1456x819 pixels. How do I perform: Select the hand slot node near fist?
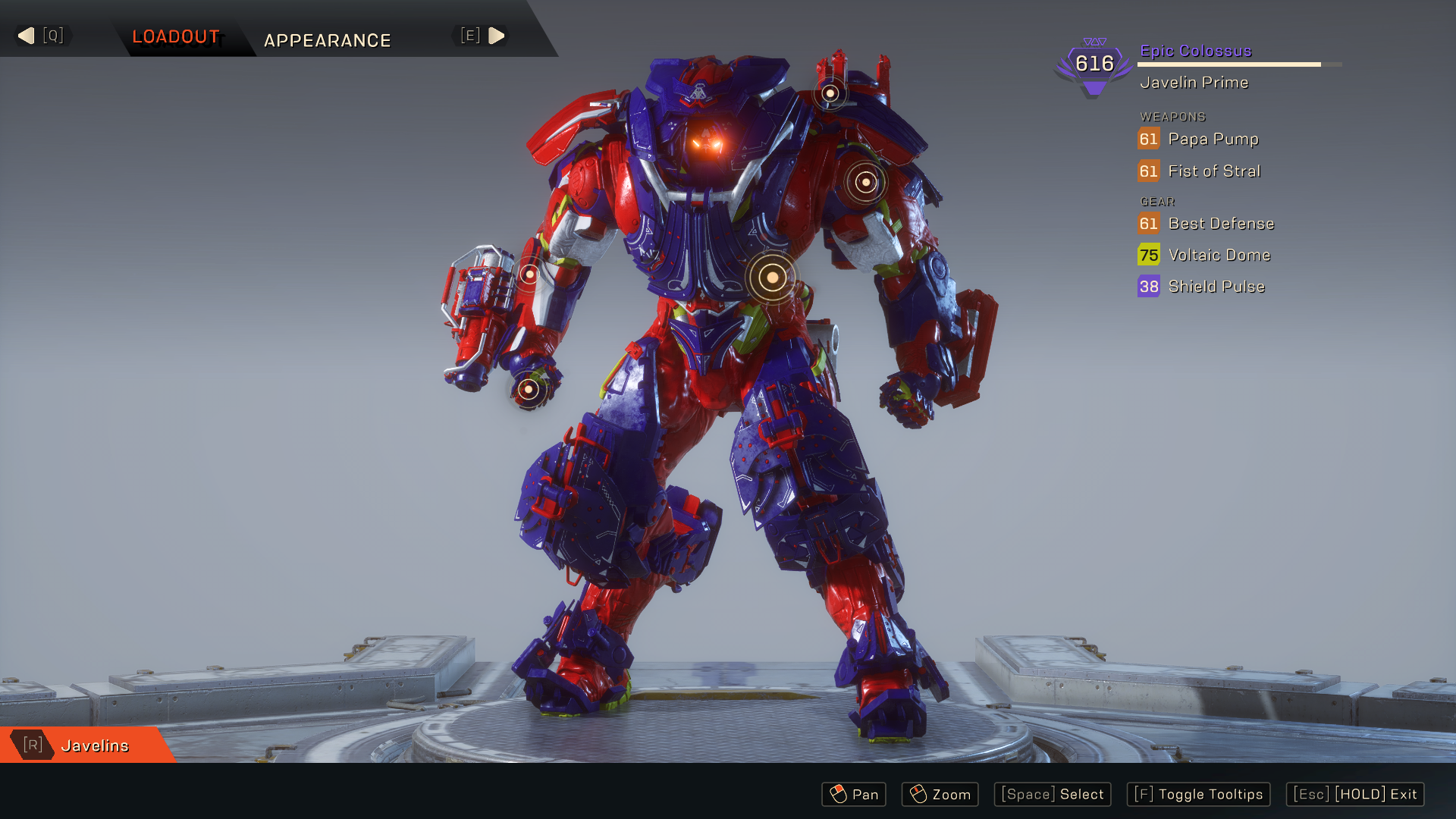(529, 390)
